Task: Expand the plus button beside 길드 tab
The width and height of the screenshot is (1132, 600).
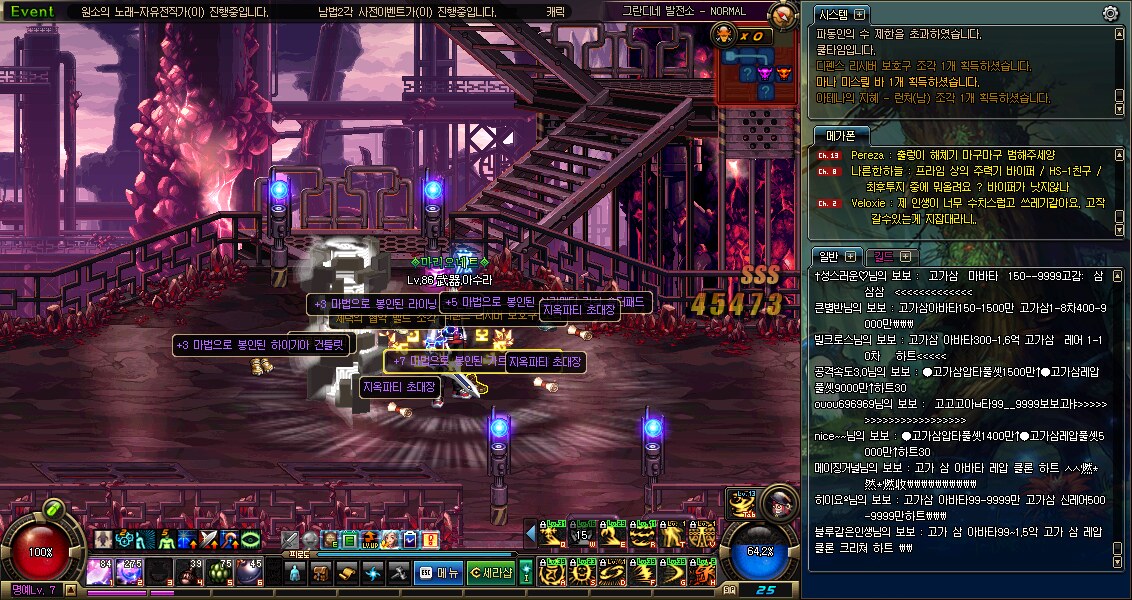Action: click(906, 257)
